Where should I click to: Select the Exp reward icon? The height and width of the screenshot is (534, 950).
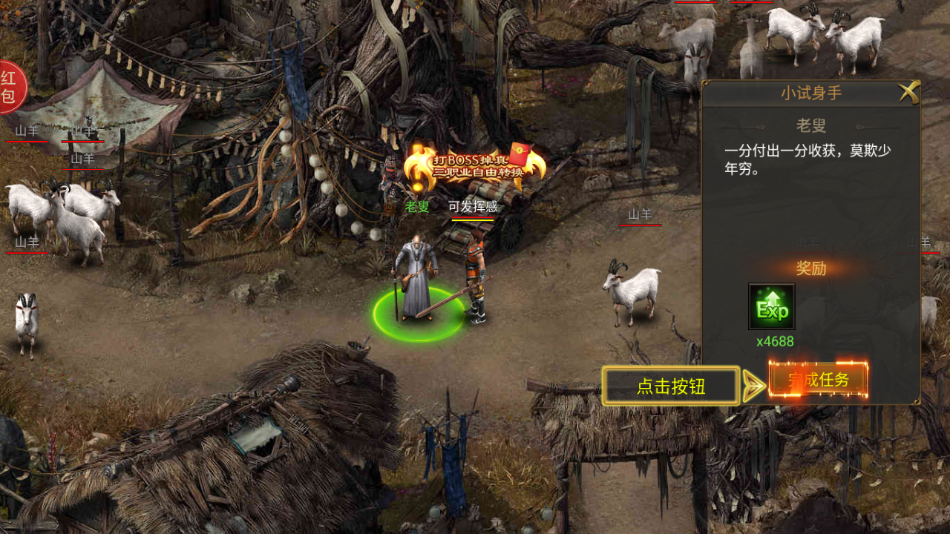coord(772,308)
